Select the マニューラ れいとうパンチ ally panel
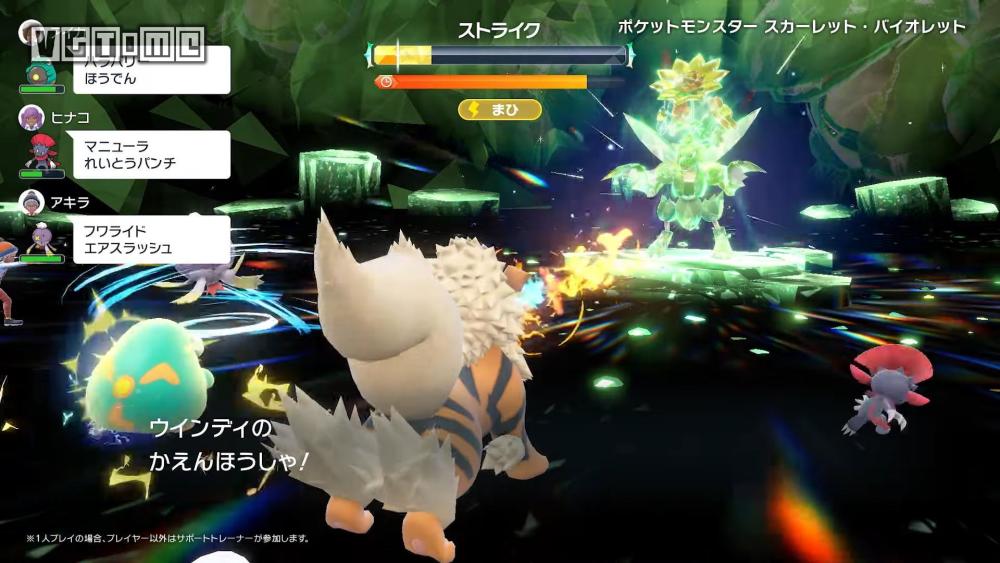Image resolution: width=1000 pixels, height=563 pixels. pos(152,154)
